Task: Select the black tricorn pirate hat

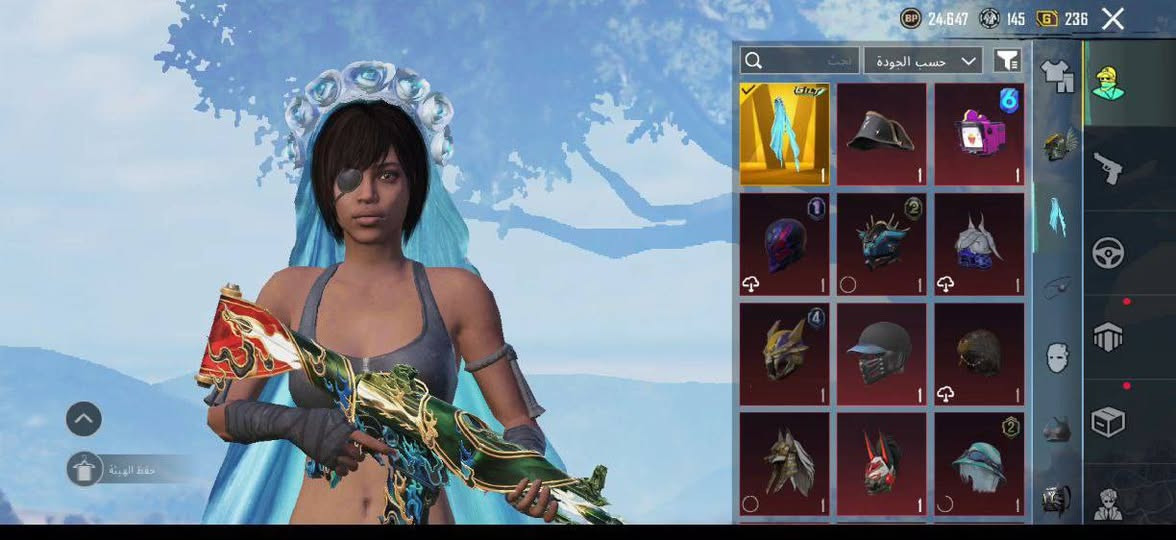Action: pos(881,134)
